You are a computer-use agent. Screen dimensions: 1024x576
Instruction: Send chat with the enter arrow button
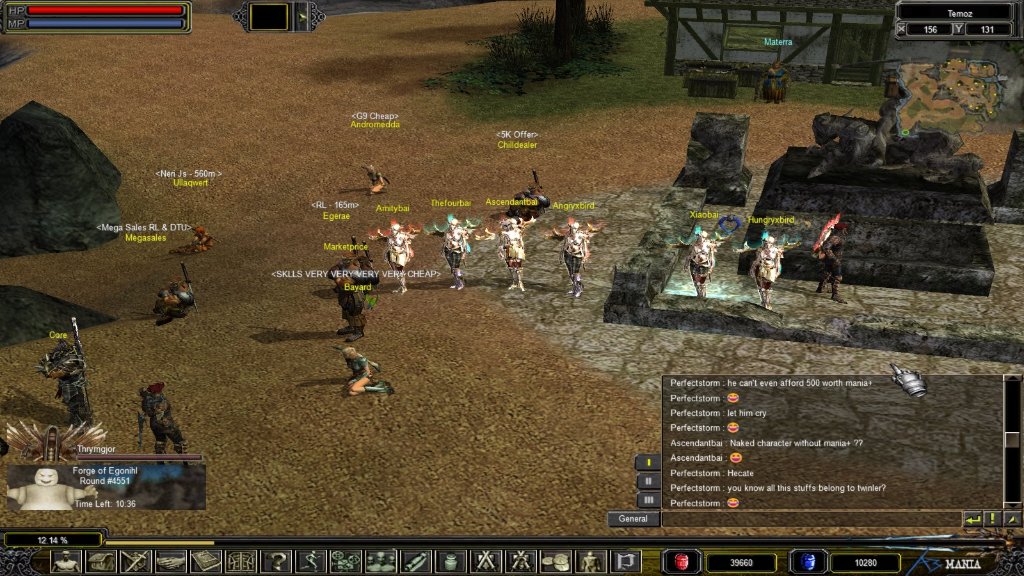pyautogui.click(x=972, y=519)
